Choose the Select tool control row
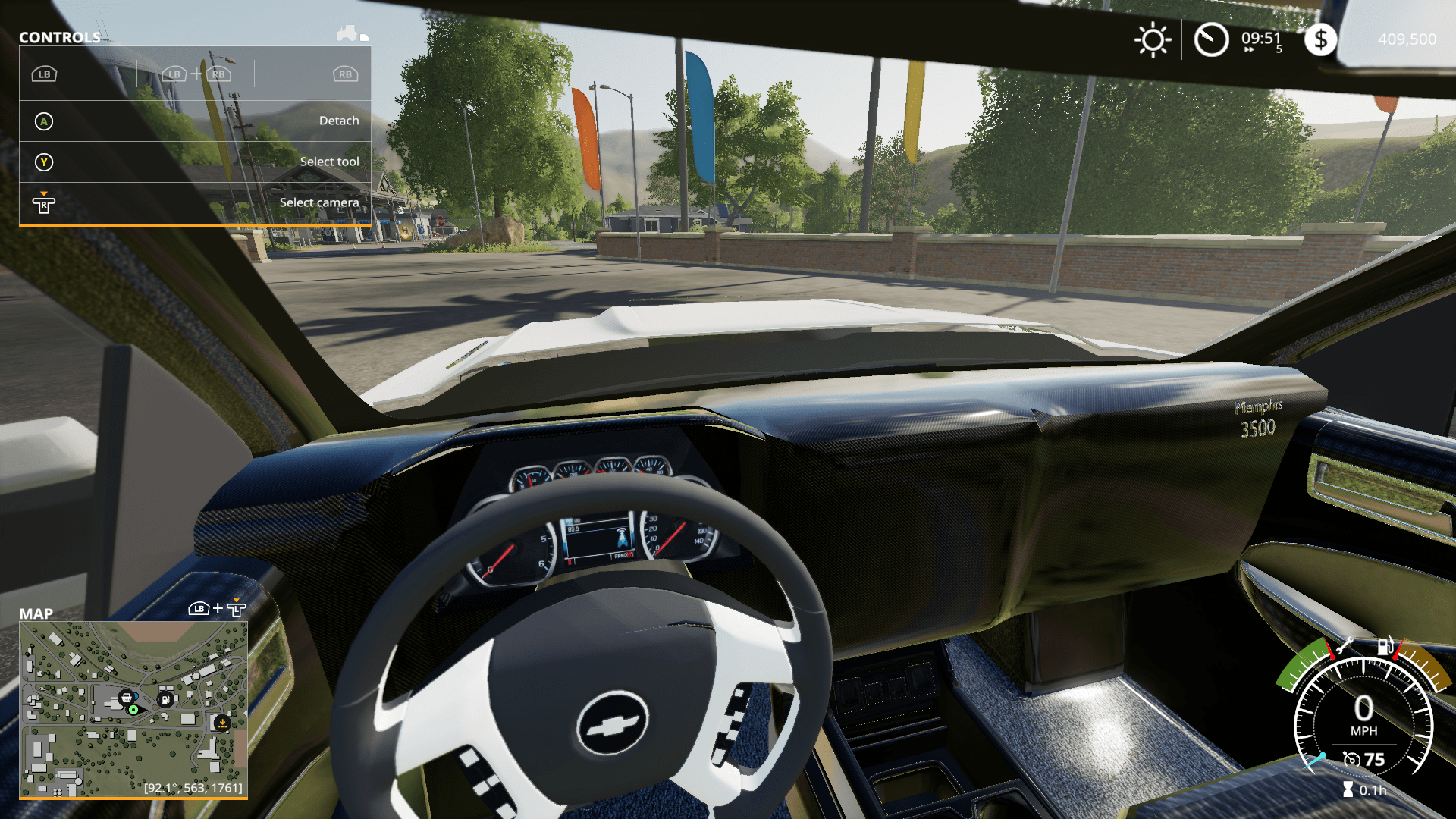Viewport: 1456px width, 819px height. coord(195,162)
